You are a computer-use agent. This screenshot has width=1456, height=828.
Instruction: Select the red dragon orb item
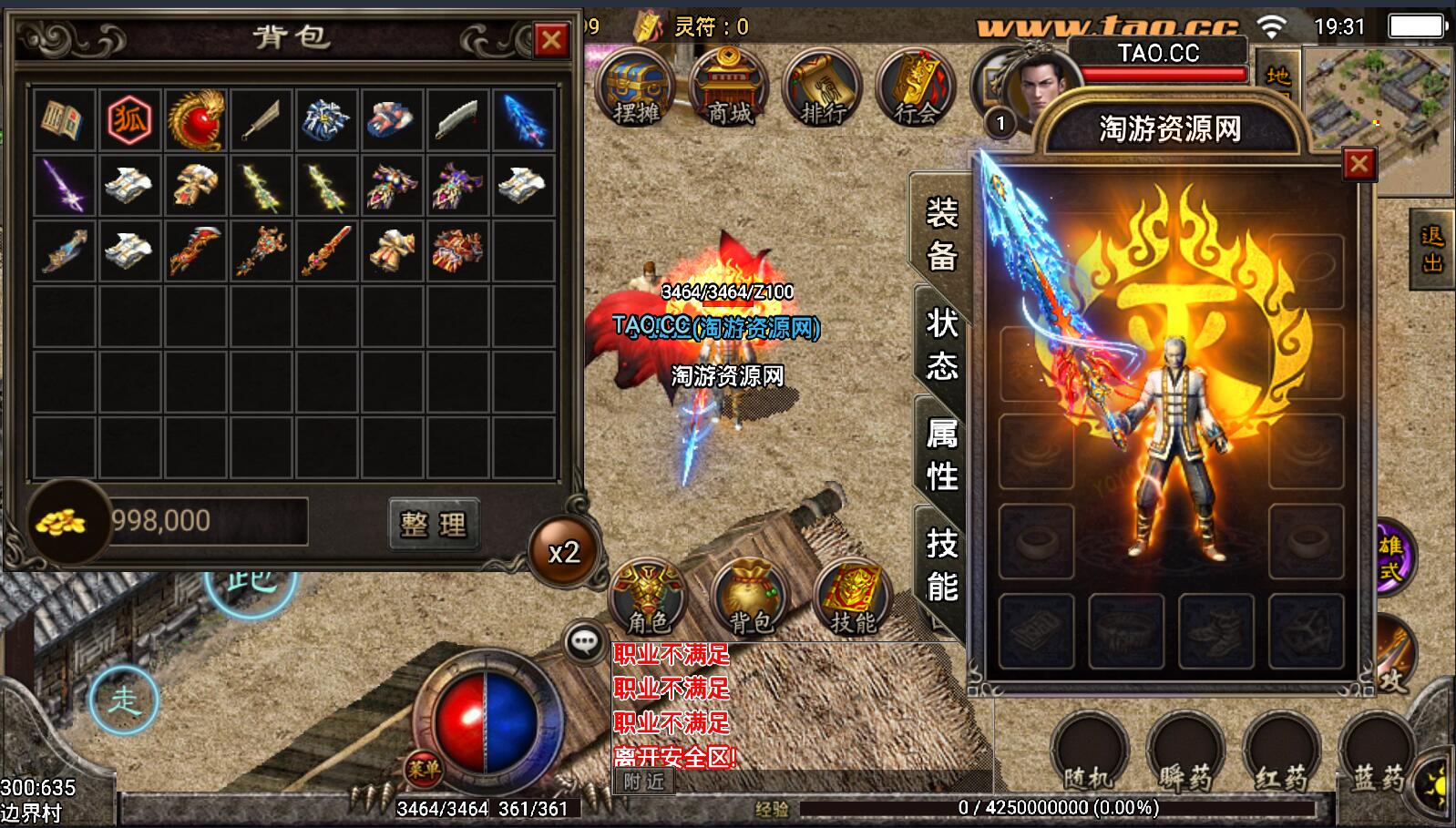[195, 119]
